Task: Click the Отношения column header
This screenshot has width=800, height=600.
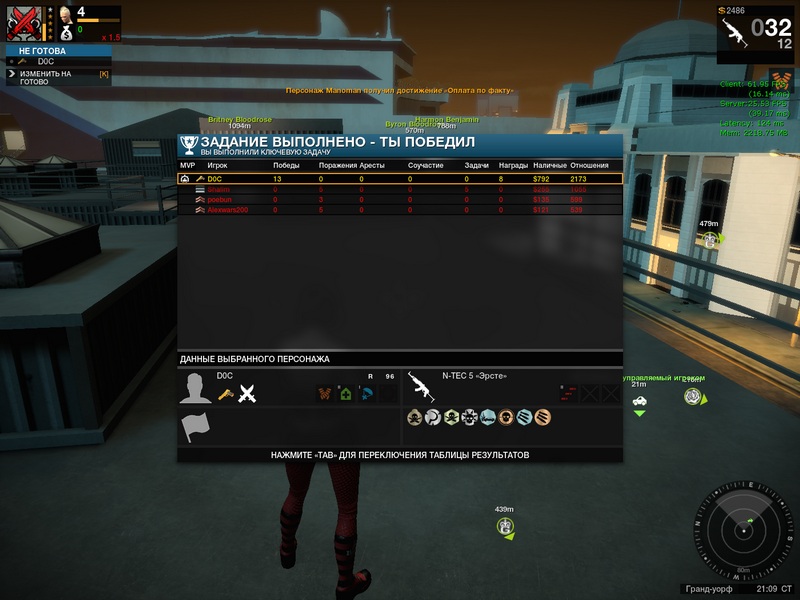Action: [589, 165]
